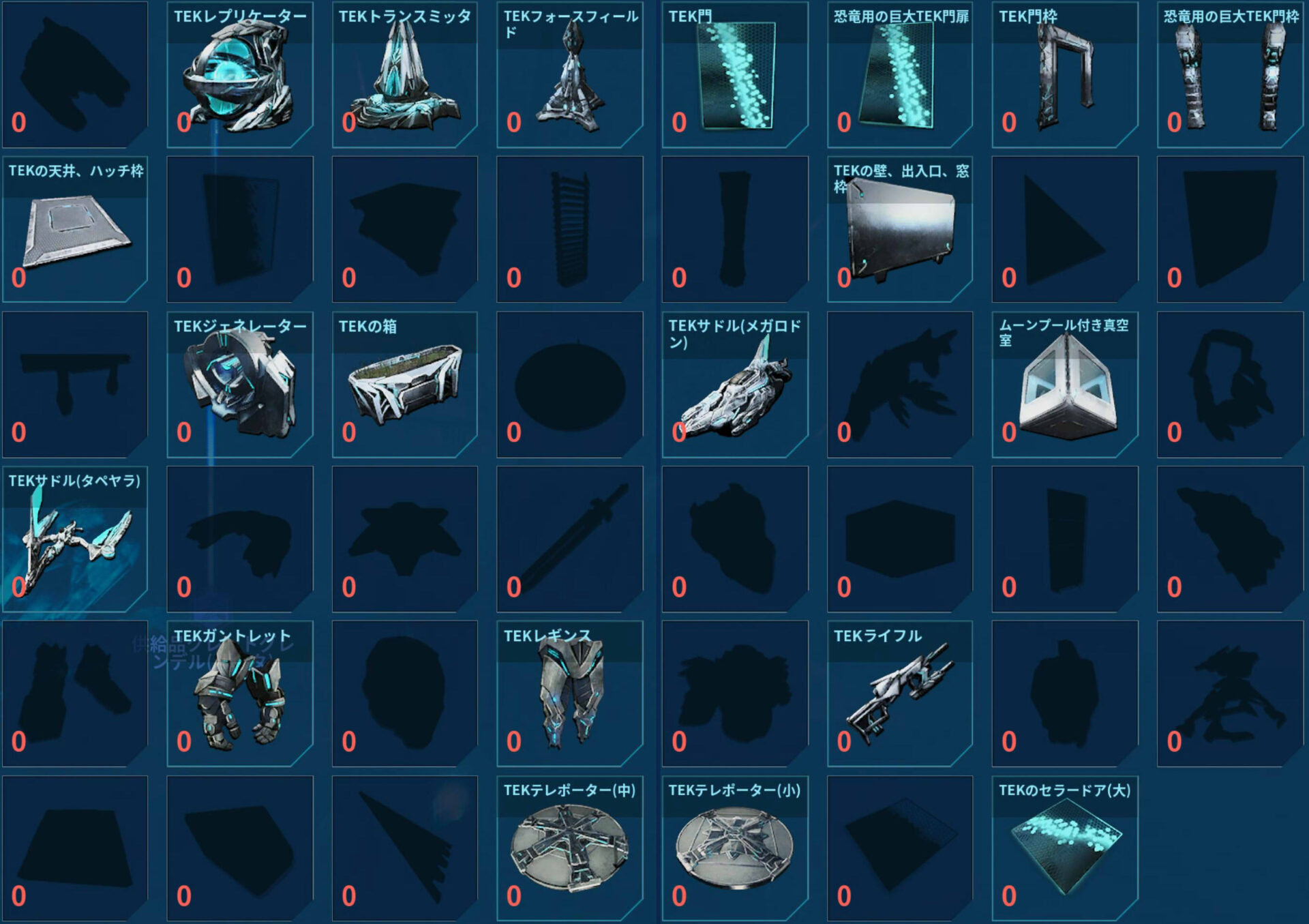1309x924 pixels.
Task: Choose the TEKテレポーター(小) engram
Action: pyautogui.click(x=734, y=849)
